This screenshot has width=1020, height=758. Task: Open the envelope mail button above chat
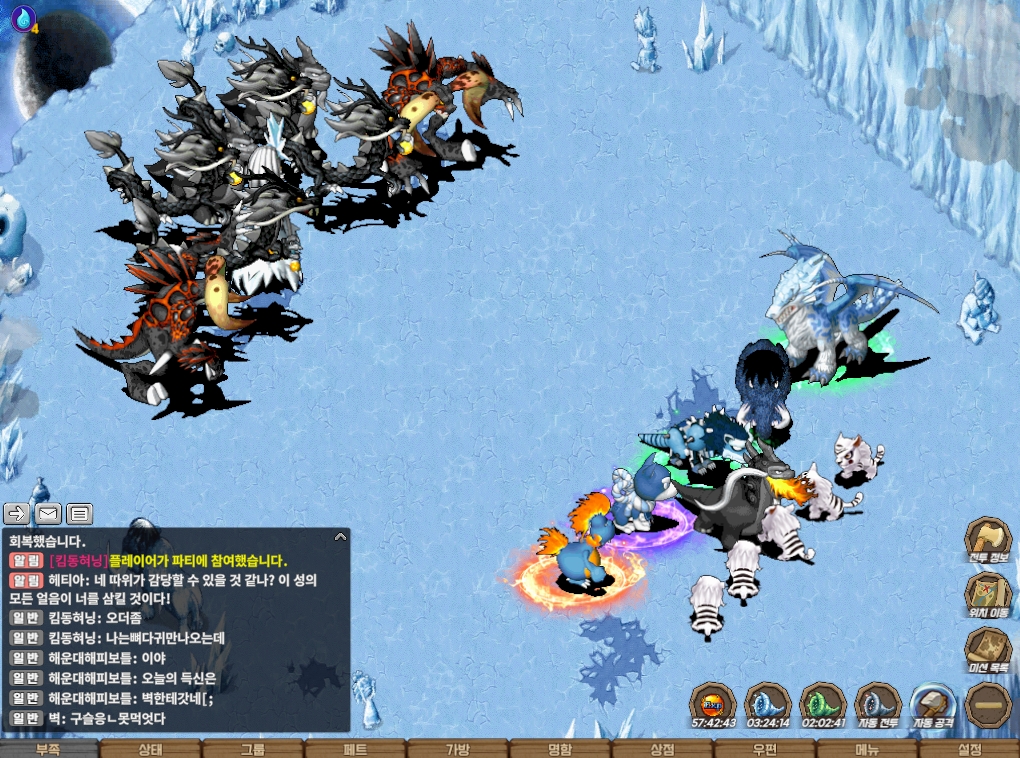pos(48,514)
